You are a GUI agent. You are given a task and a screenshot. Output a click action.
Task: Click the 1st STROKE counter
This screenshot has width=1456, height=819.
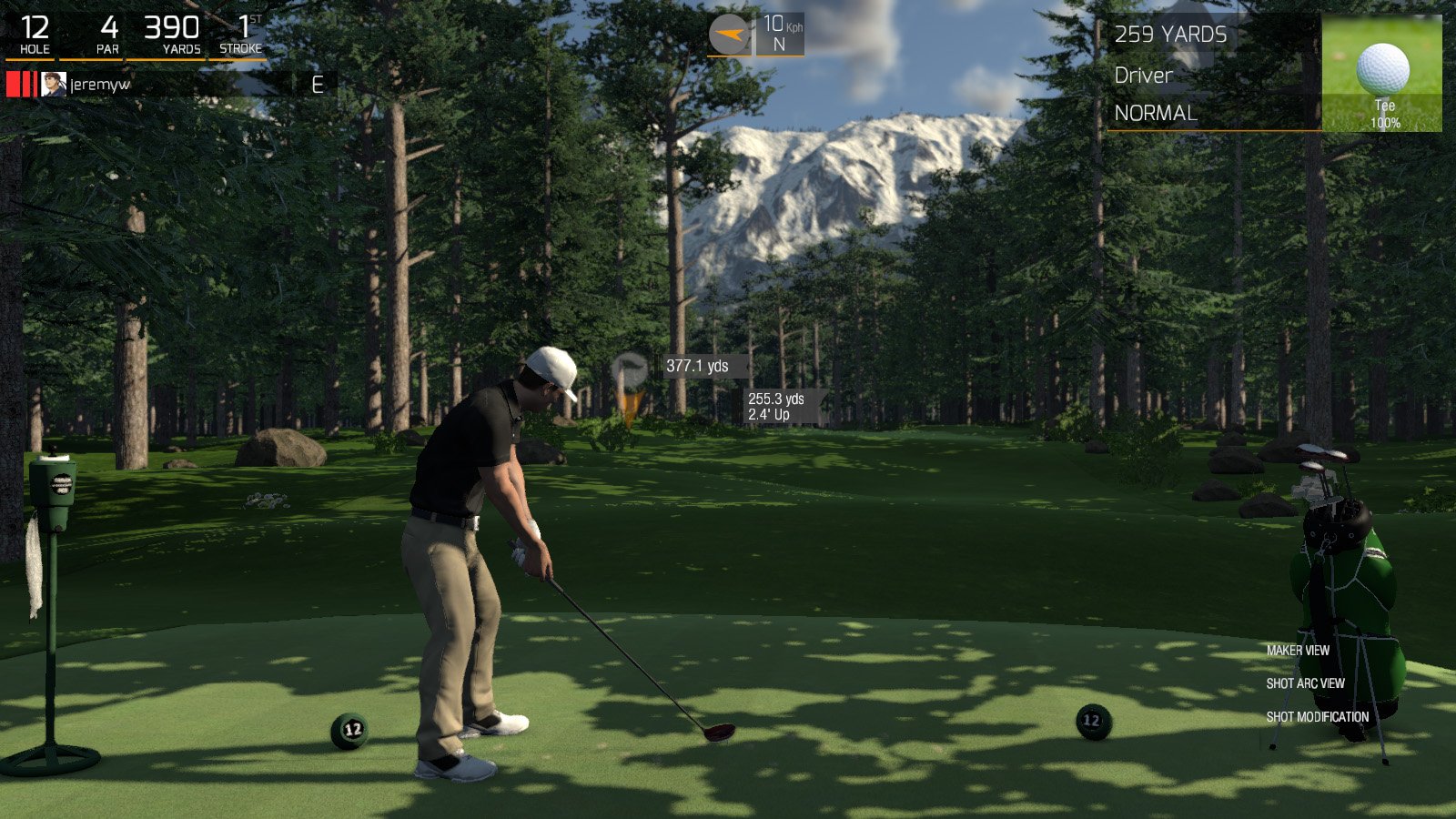pyautogui.click(x=241, y=31)
